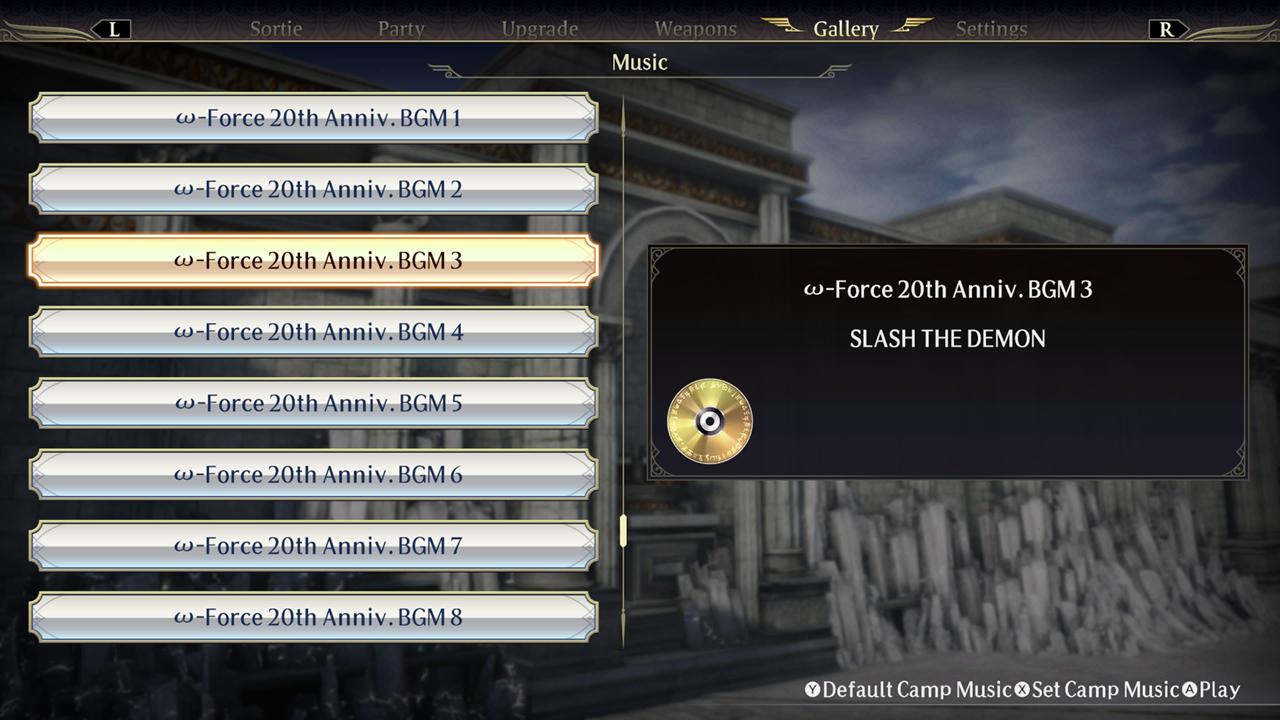1280x720 pixels.
Task: Click the R shoulder button icon
Action: coord(1167,28)
